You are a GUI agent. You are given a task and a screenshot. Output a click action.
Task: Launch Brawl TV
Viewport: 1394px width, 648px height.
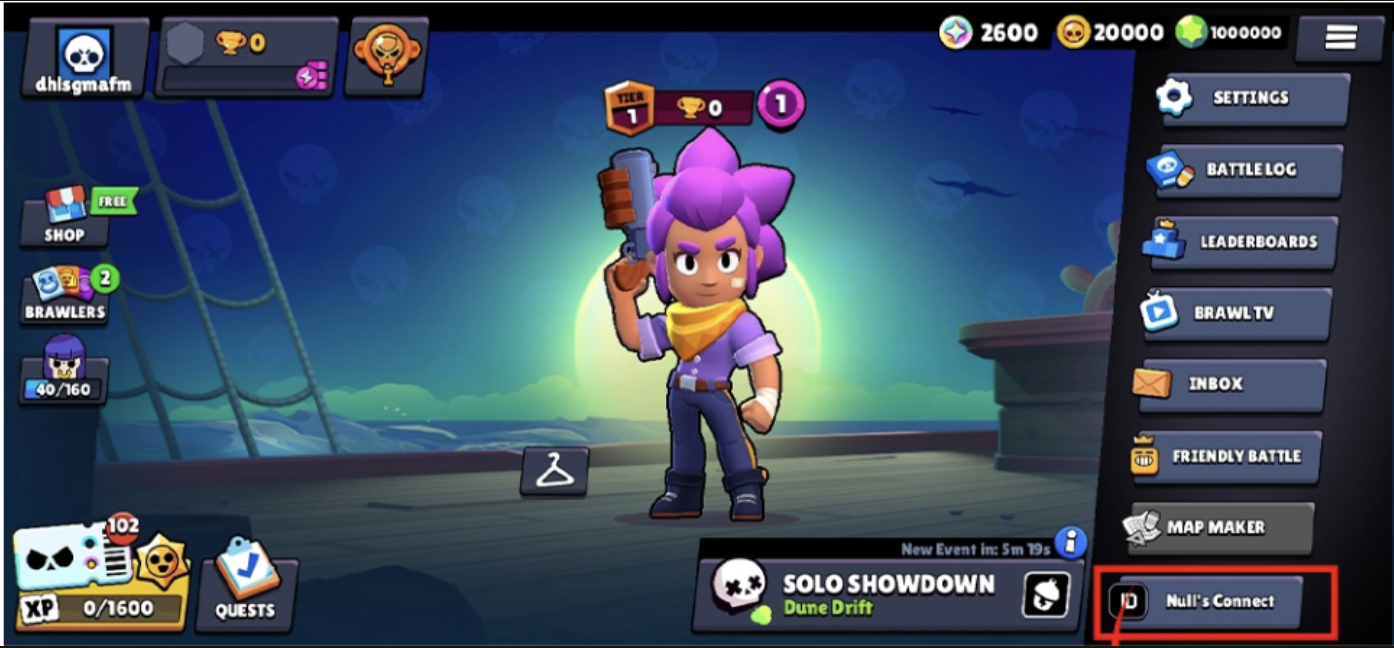(x=1236, y=313)
